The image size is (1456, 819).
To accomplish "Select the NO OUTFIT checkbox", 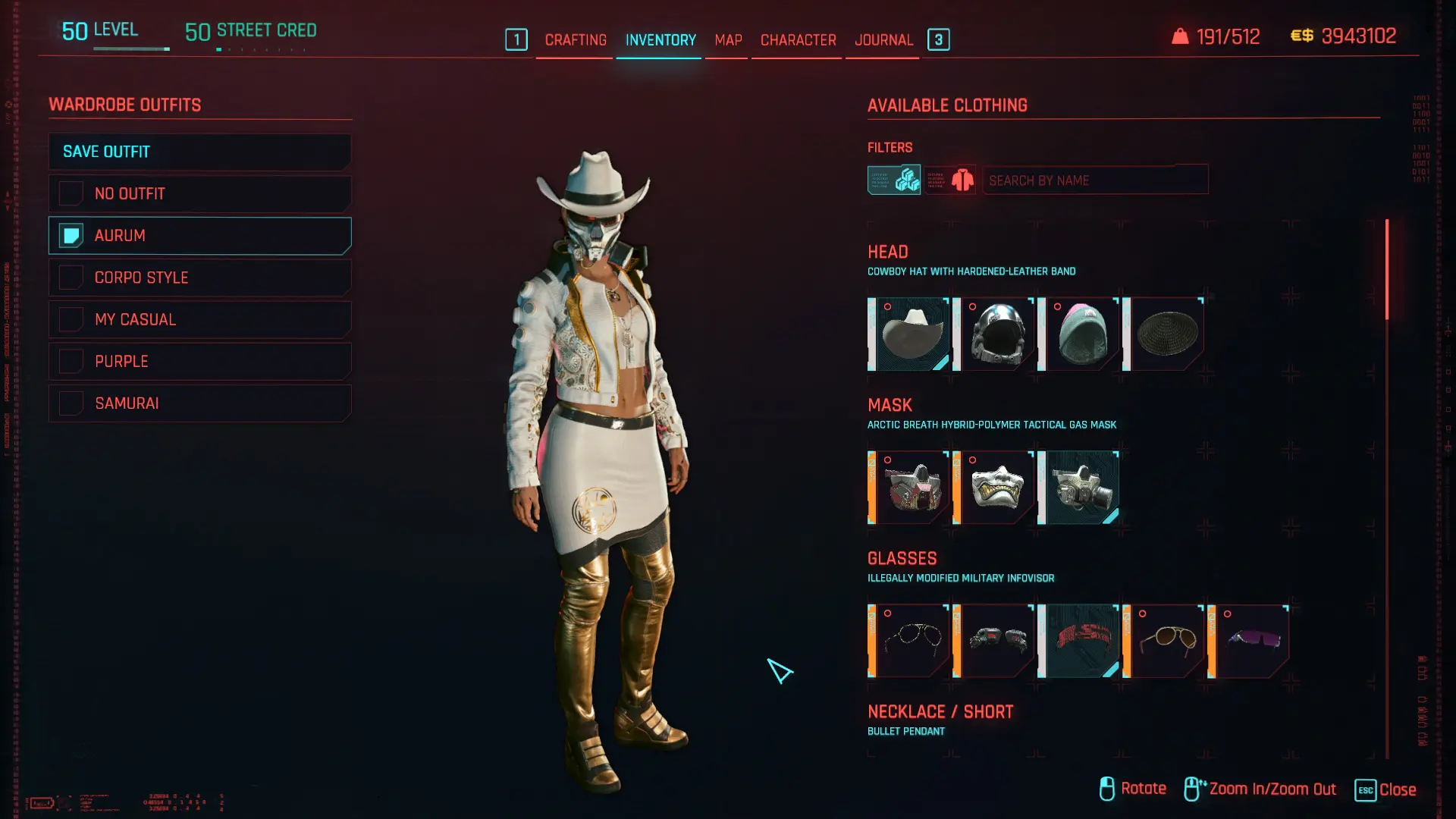I will pos(71,193).
